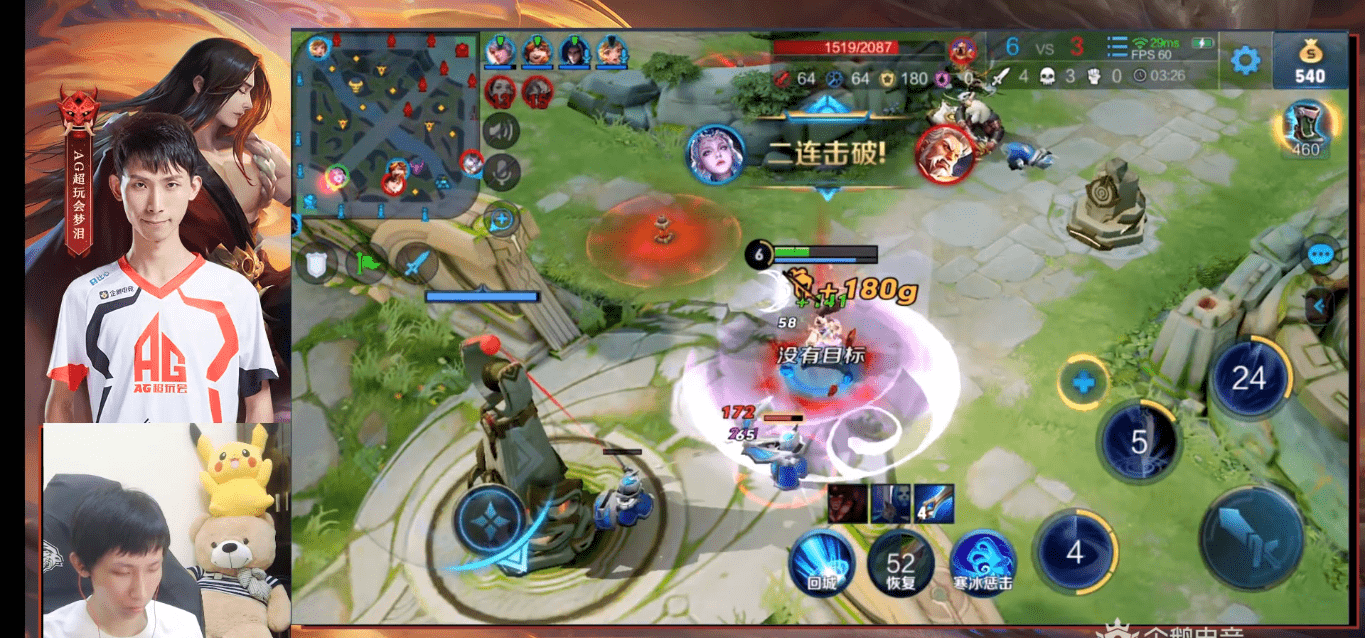Open the chat speech bubble icon
The width and height of the screenshot is (1365, 638).
click(1321, 254)
